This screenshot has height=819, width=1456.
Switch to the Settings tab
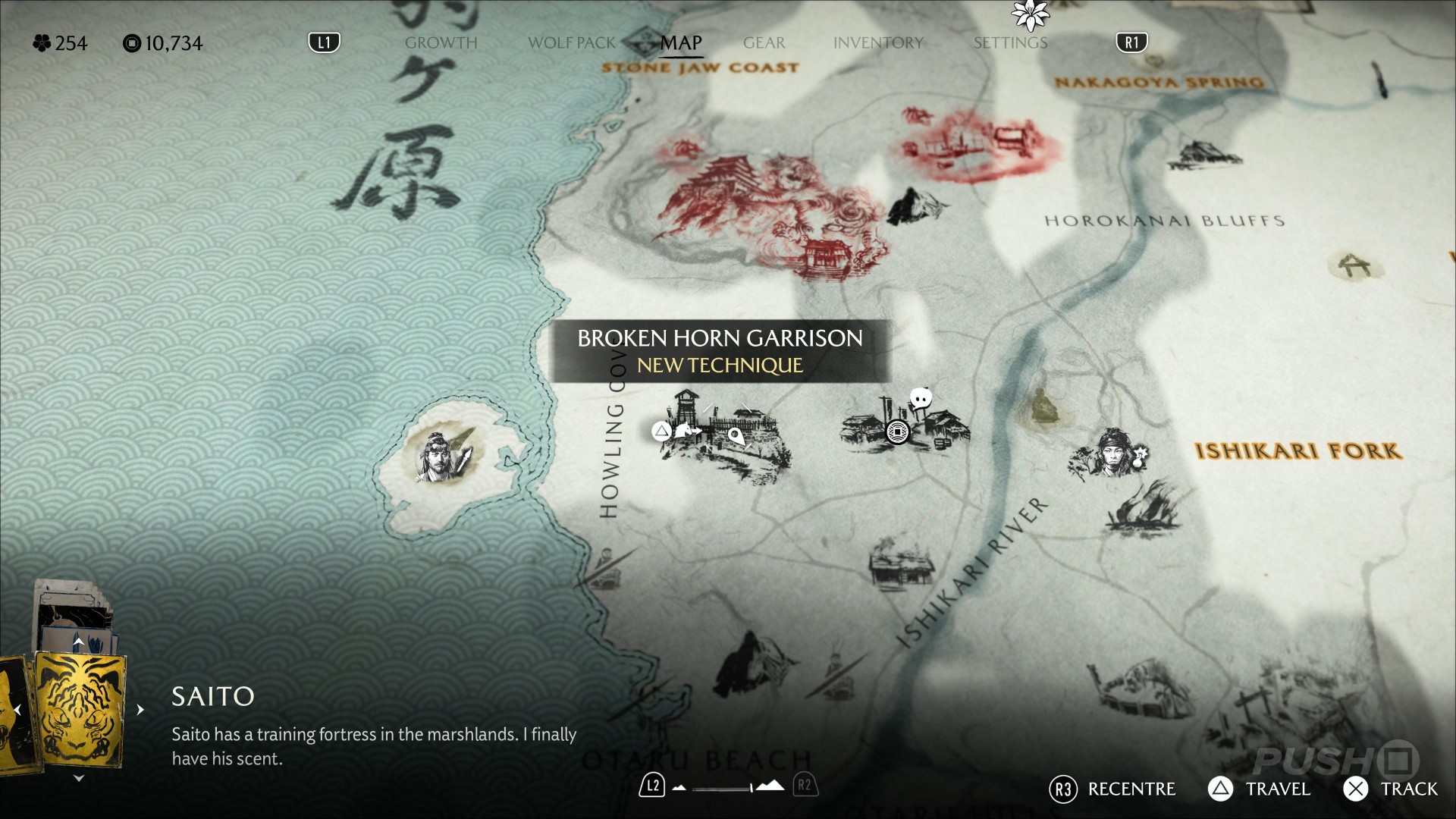coord(1010,43)
